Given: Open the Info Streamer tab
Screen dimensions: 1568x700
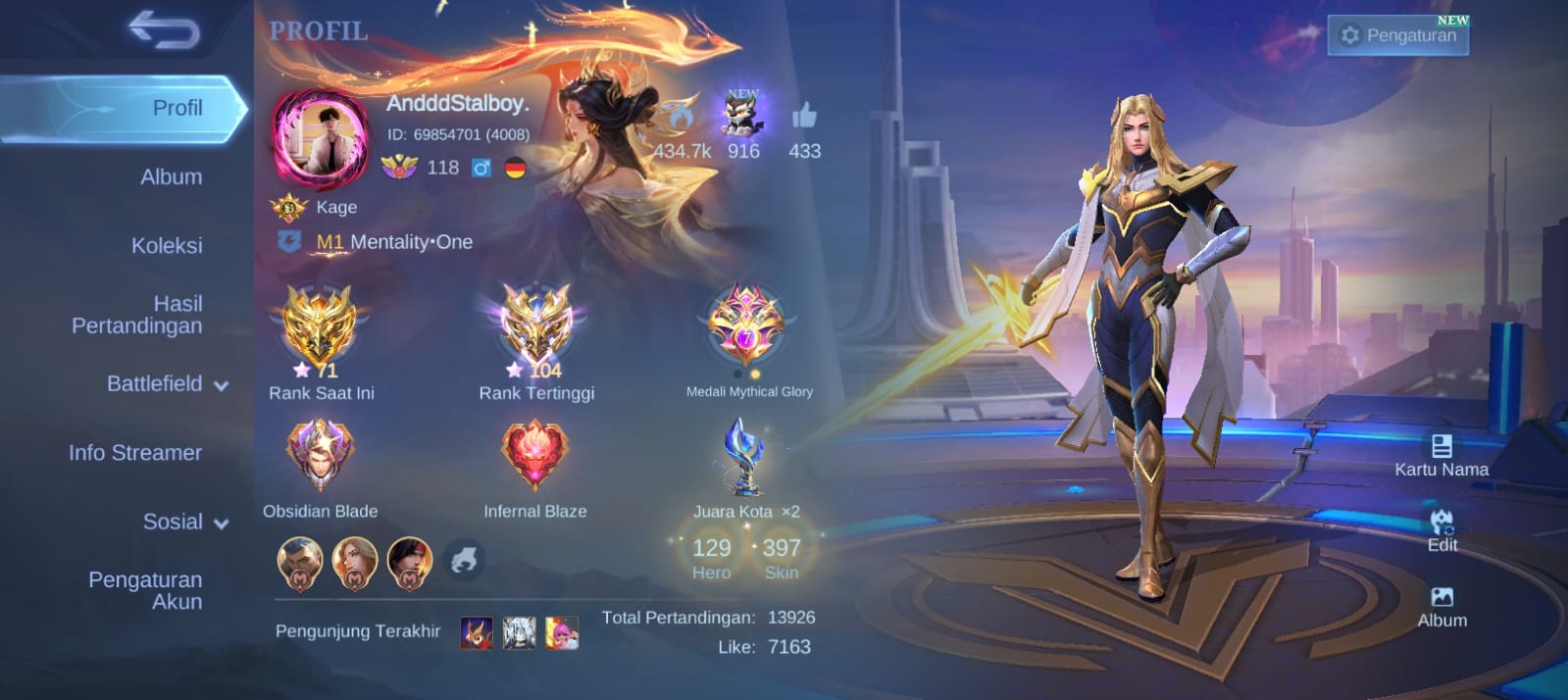Looking at the screenshot, I should pos(135,453).
